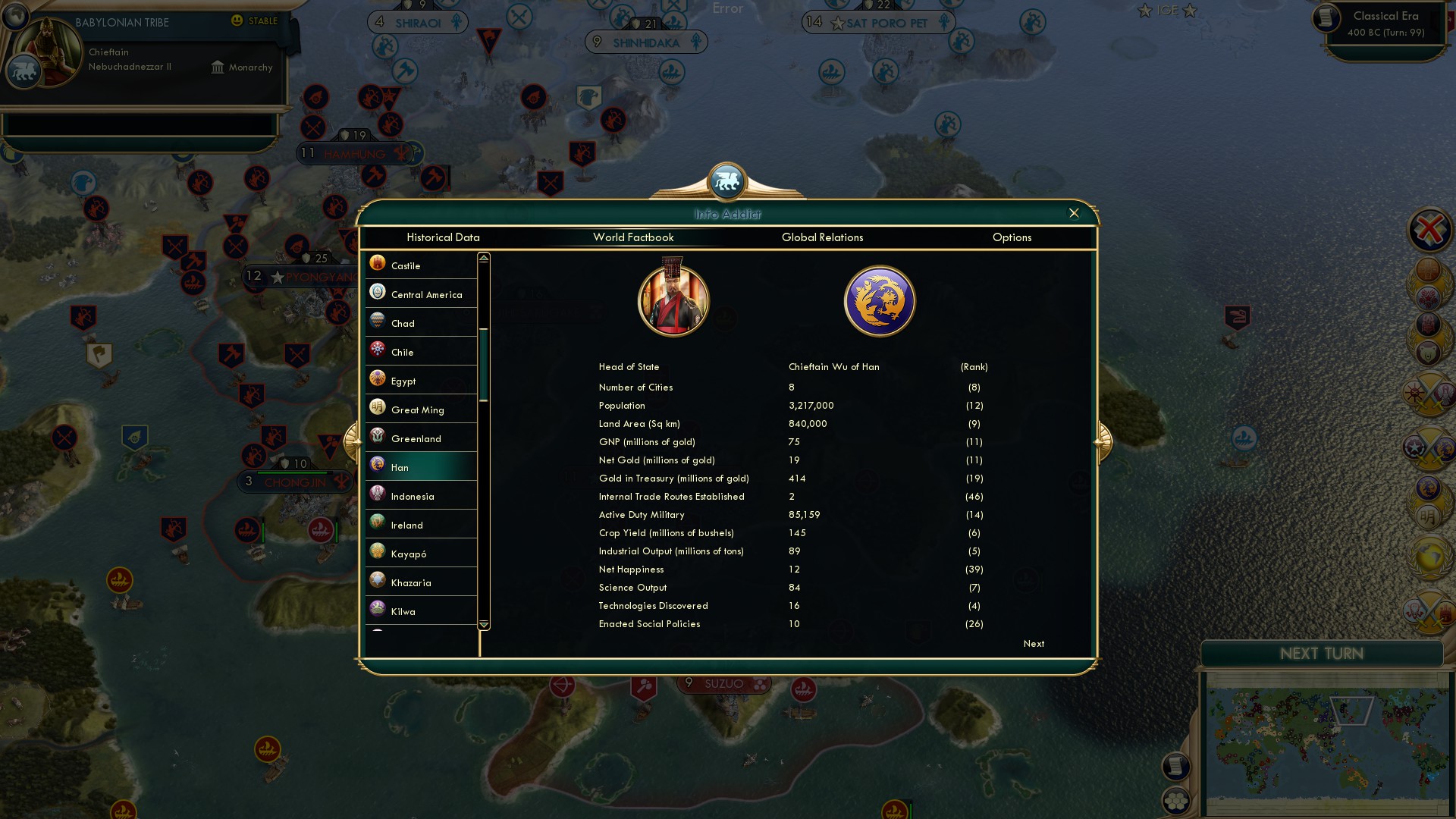Open the Egypt factbook entry
Image resolution: width=1456 pixels, height=819 pixels.
coord(421,380)
